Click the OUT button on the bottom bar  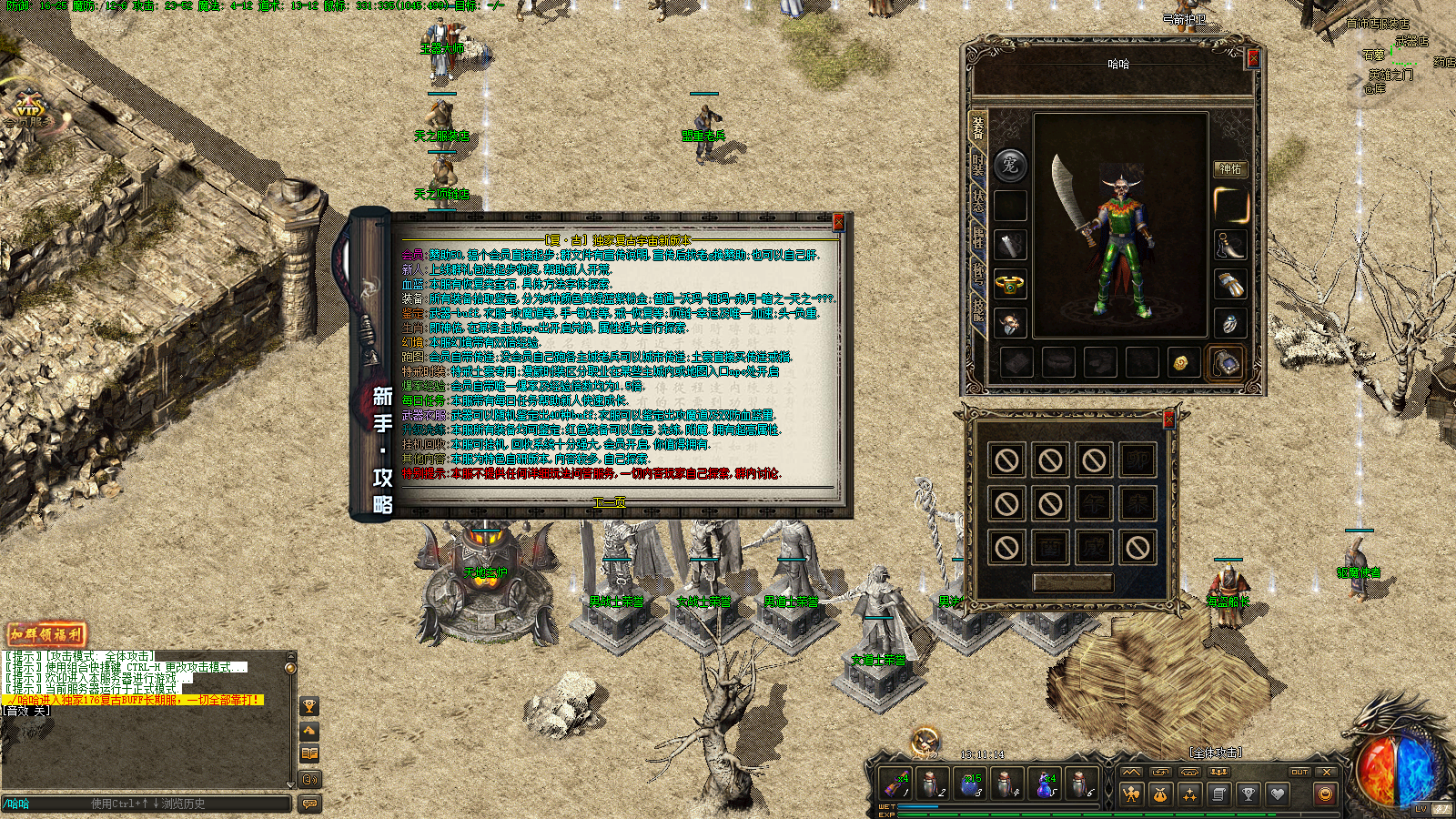tap(1299, 772)
